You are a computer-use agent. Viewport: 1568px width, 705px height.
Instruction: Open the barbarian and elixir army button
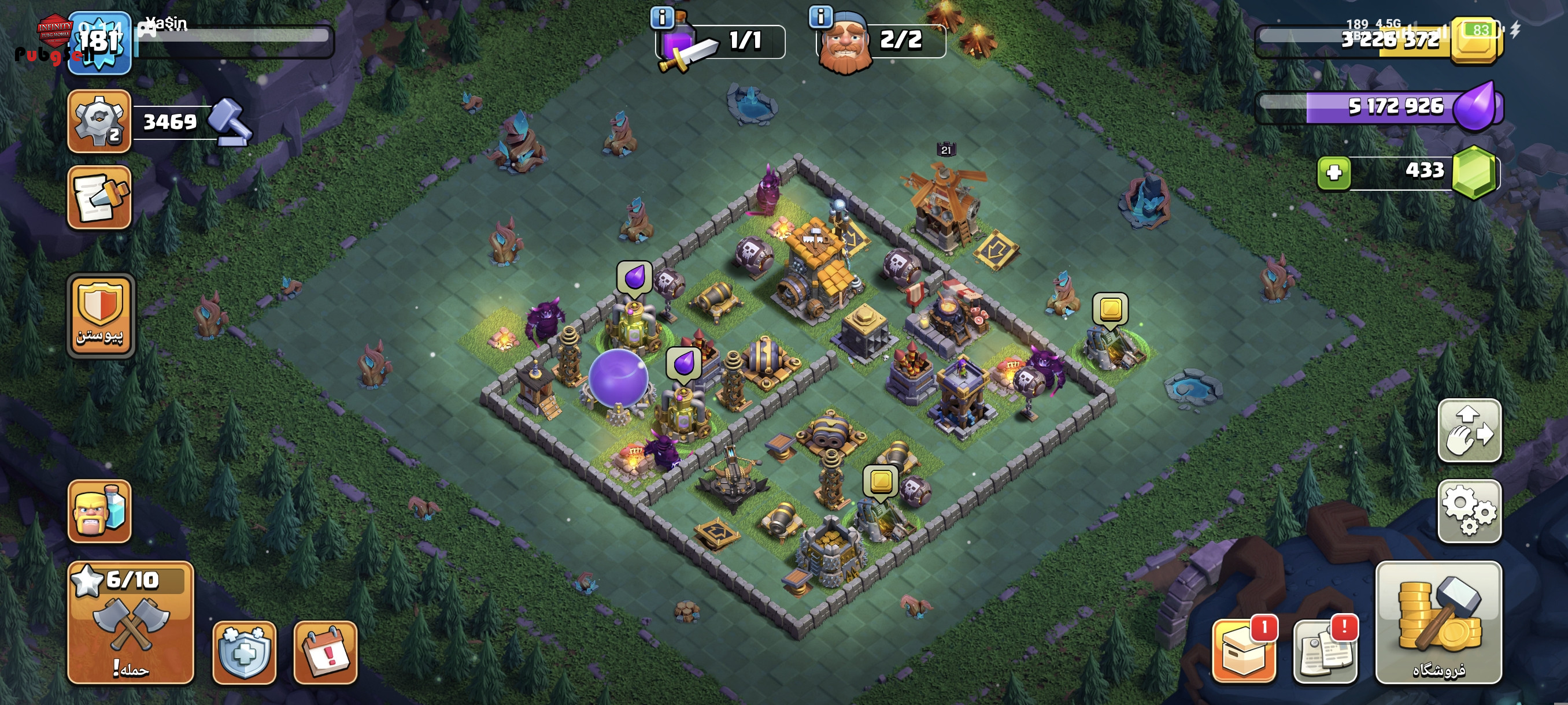point(99,511)
